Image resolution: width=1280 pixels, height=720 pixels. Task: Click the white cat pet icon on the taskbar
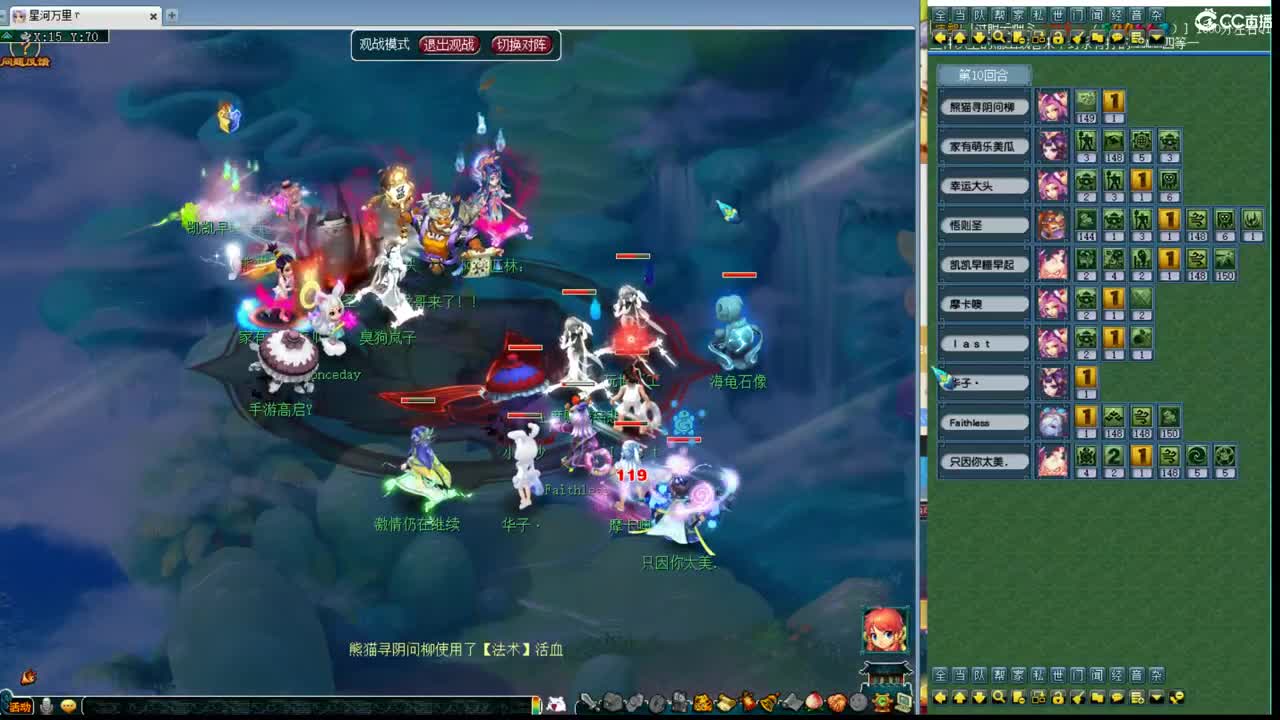pyautogui.click(x=558, y=702)
